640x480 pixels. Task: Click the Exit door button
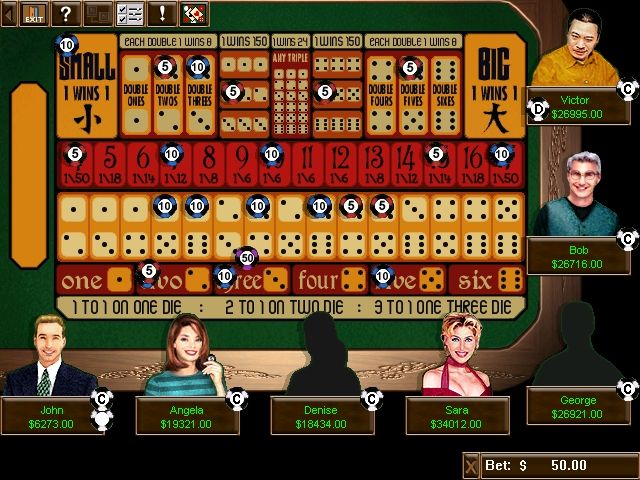[34, 13]
